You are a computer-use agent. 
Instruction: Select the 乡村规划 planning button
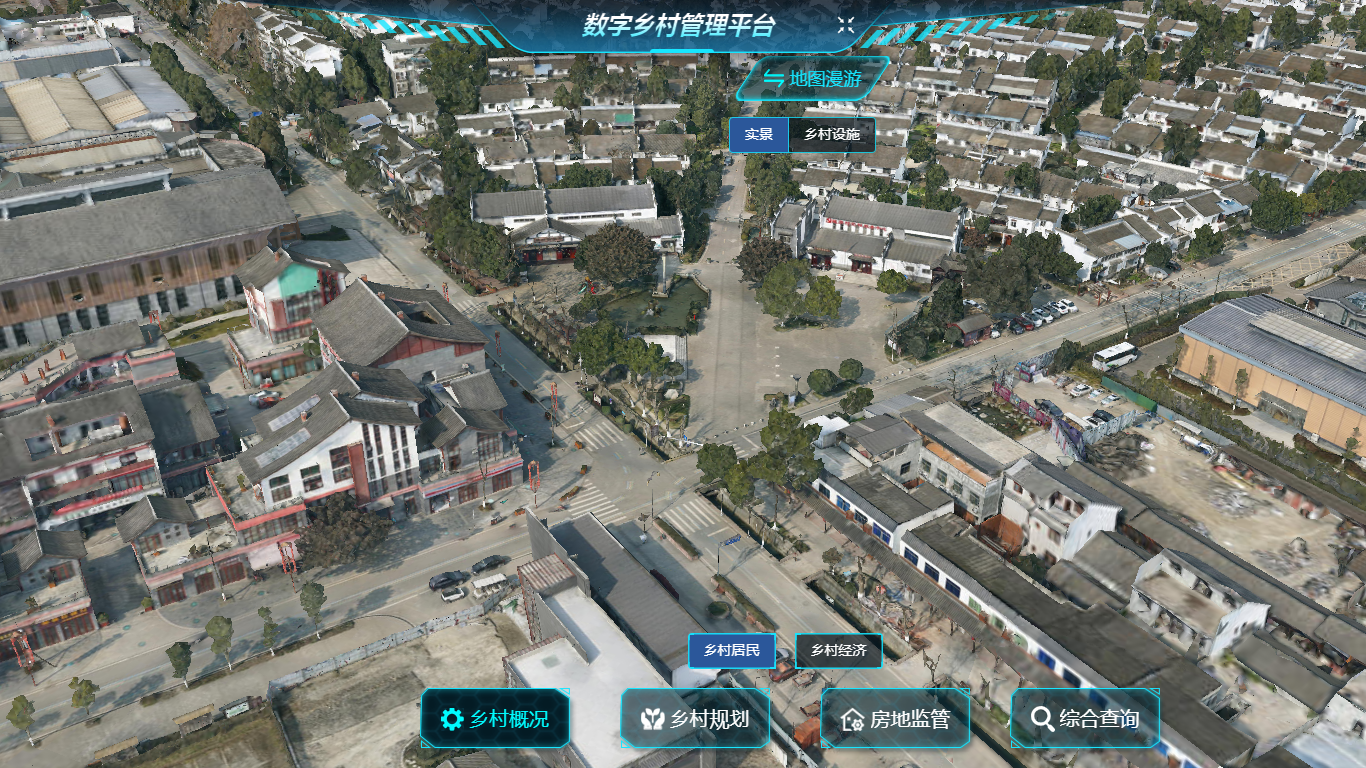coord(695,718)
